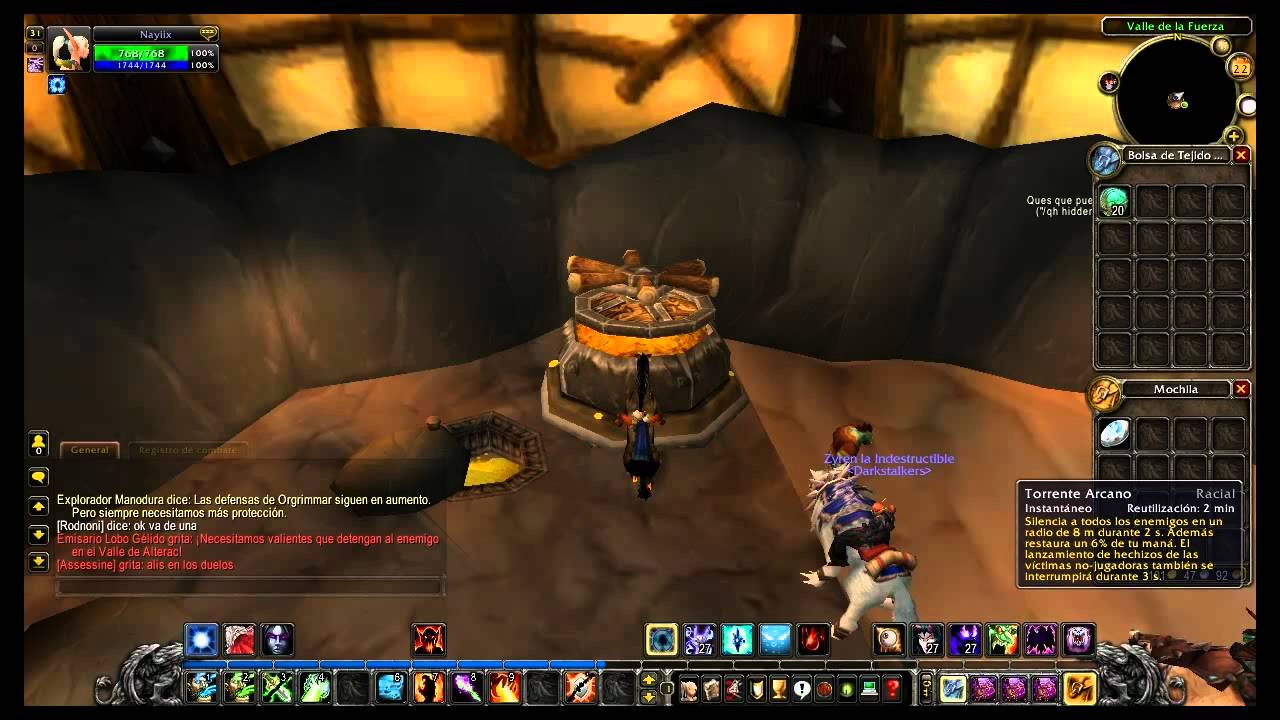This screenshot has height=720, width=1280.
Task: Close the Bolsa de Tejido bag window
Action: click(x=1241, y=155)
